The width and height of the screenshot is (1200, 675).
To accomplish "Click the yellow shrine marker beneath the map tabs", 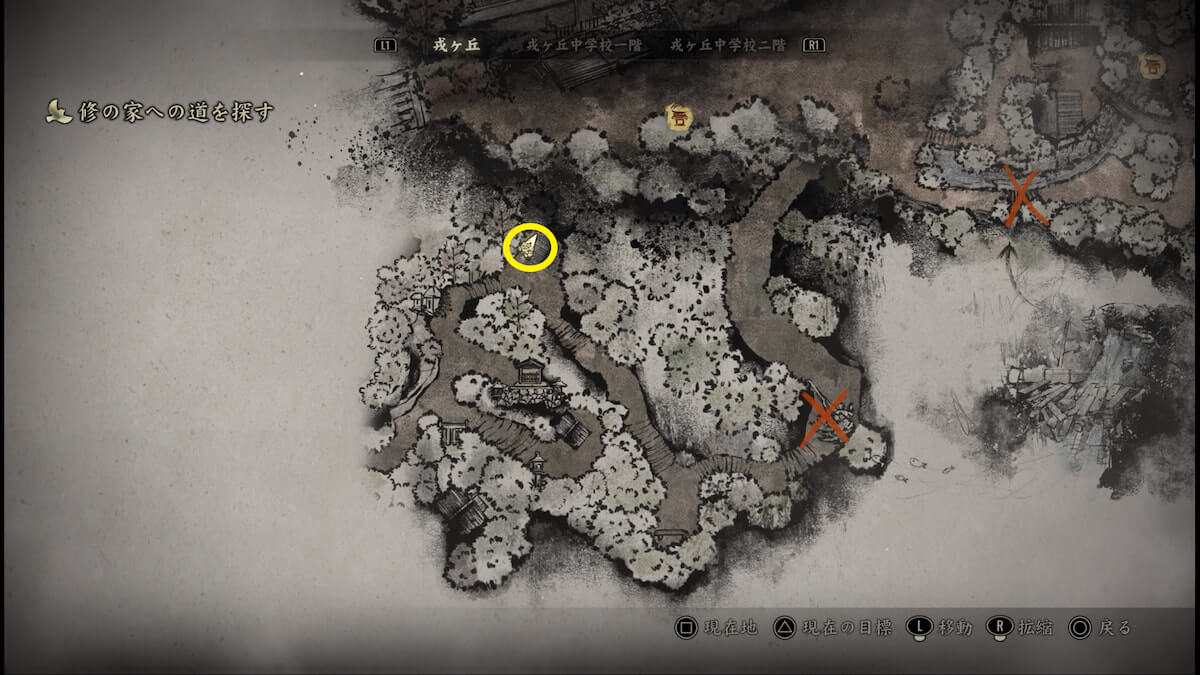I will click(680, 118).
